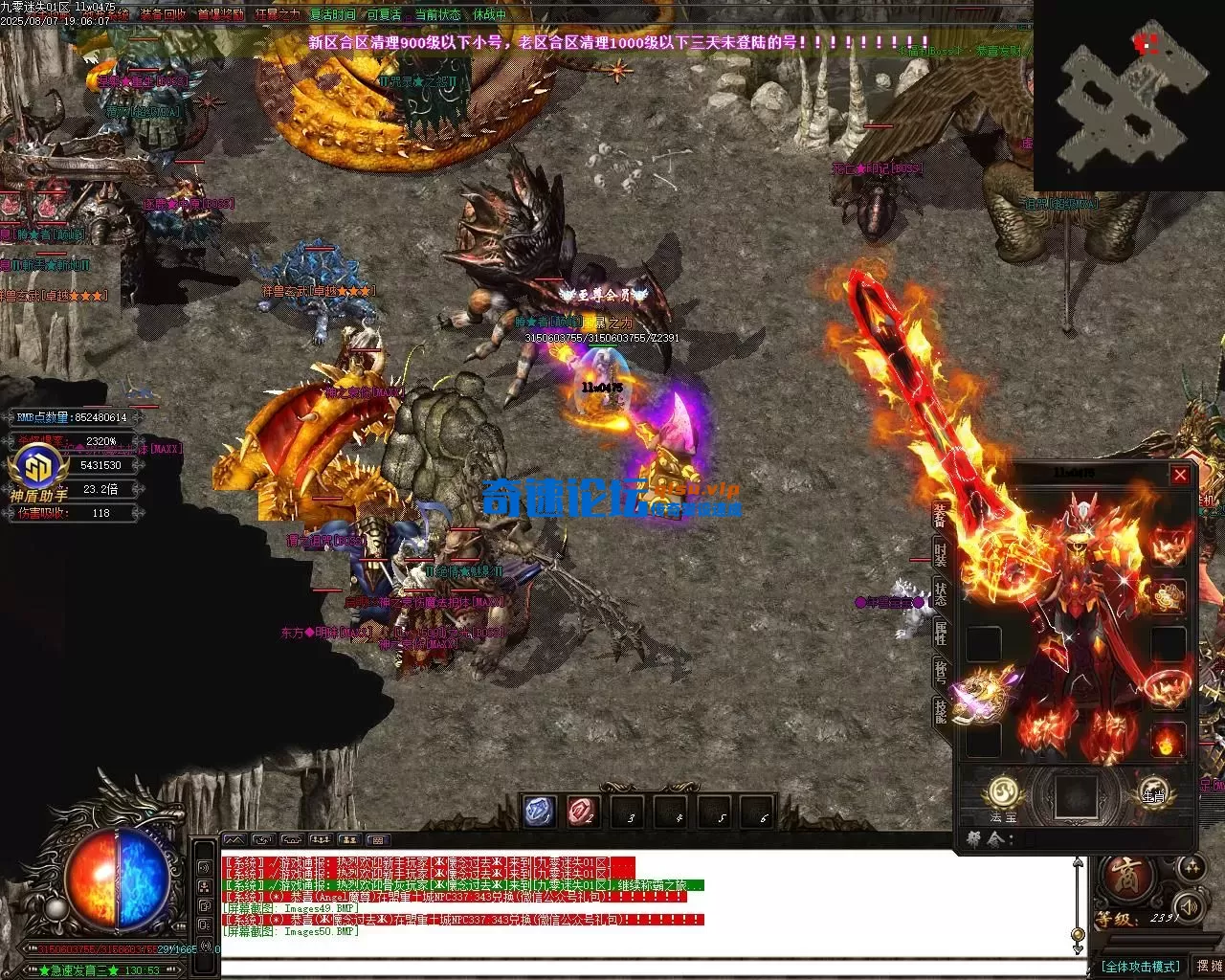Switch to the 时装 (fashion) tab

click(940, 555)
